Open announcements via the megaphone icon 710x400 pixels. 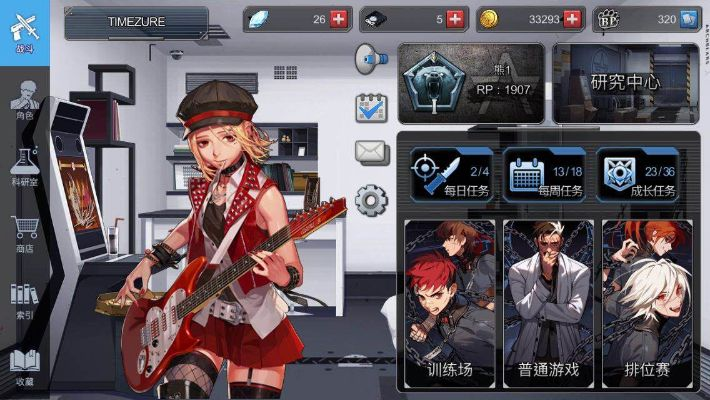tap(370, 59)
